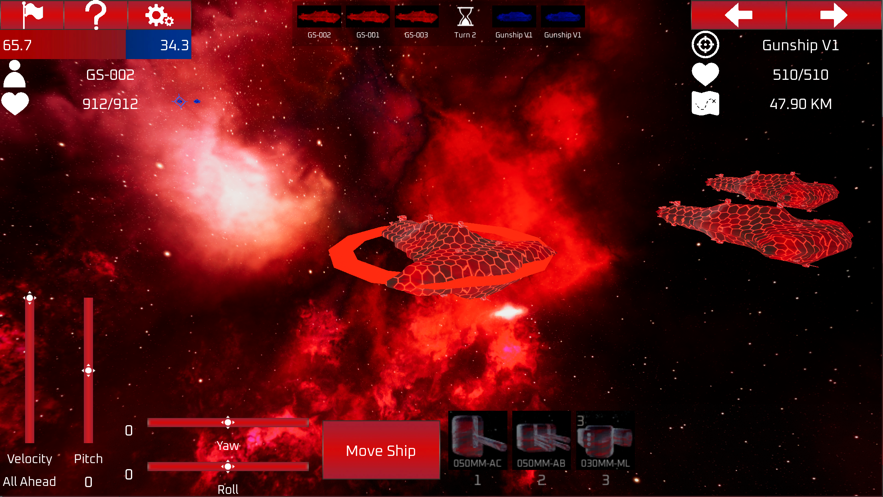Click the Move Ship button
The height and width of the screenshot is (497, 883).
click(381, 450)
